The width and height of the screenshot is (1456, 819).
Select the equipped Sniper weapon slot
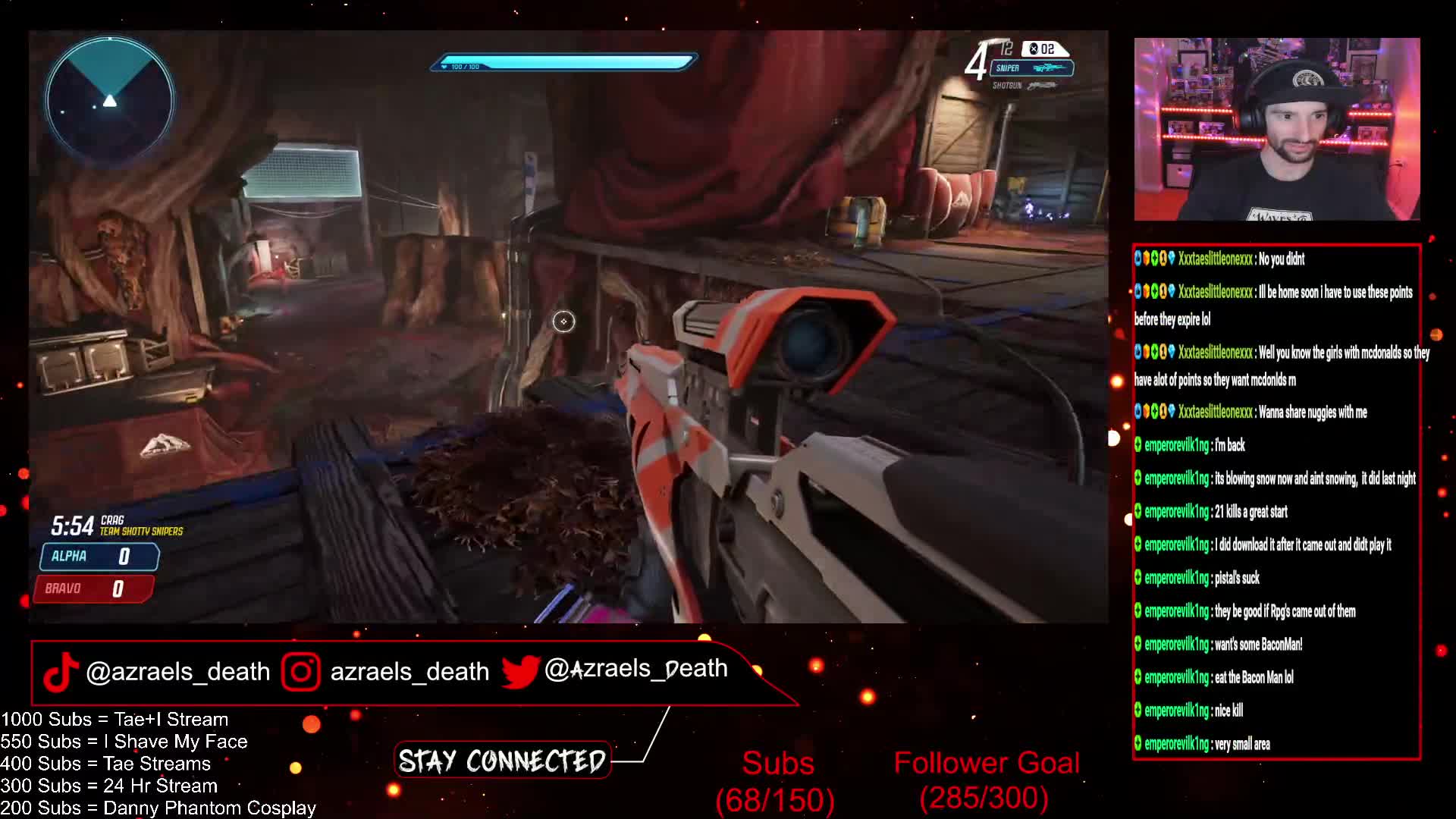pos(1031,68)
